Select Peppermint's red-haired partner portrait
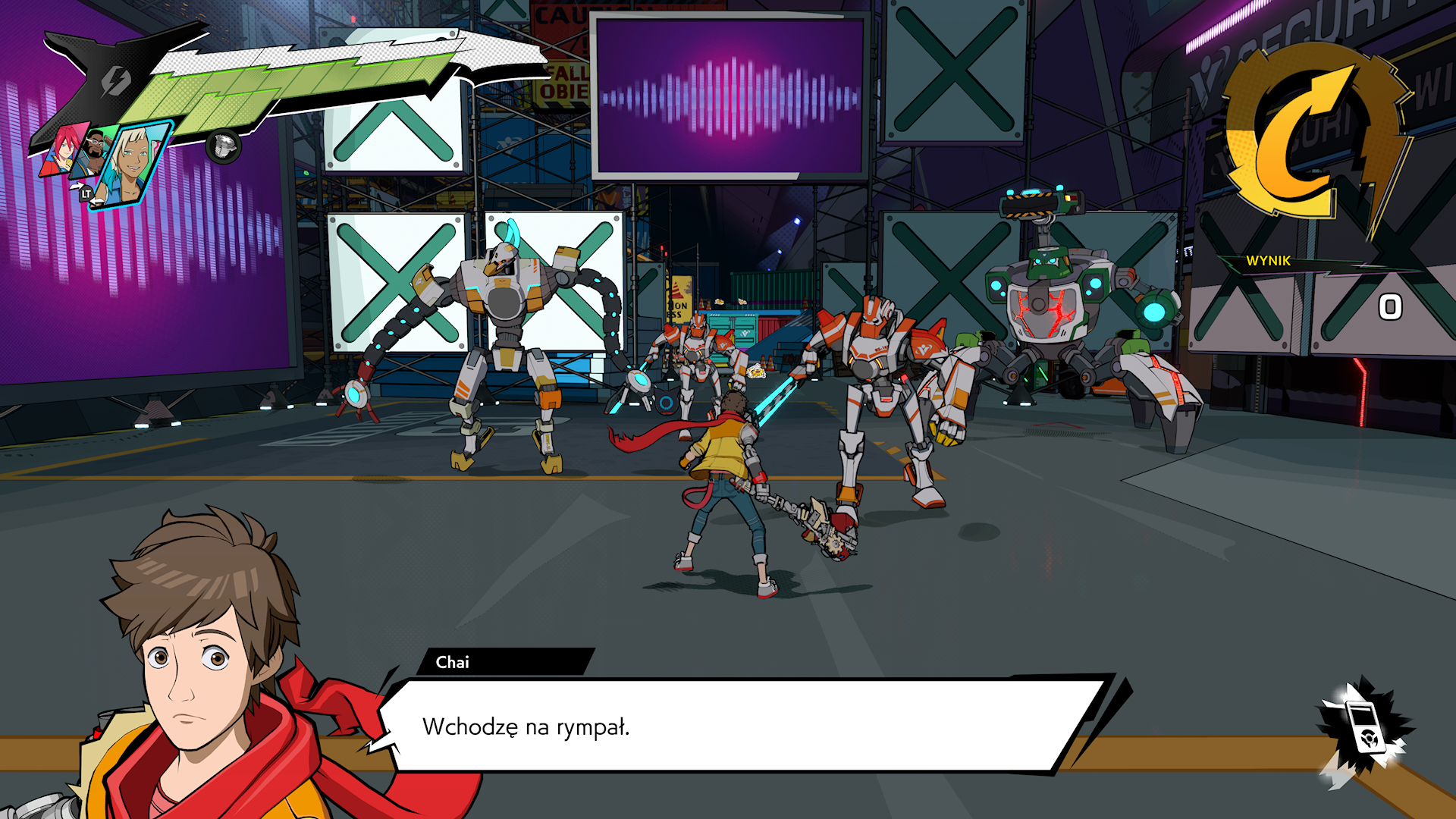Image resolution: width=1456 pixels, height=819 pixels. tap(61, 150)
